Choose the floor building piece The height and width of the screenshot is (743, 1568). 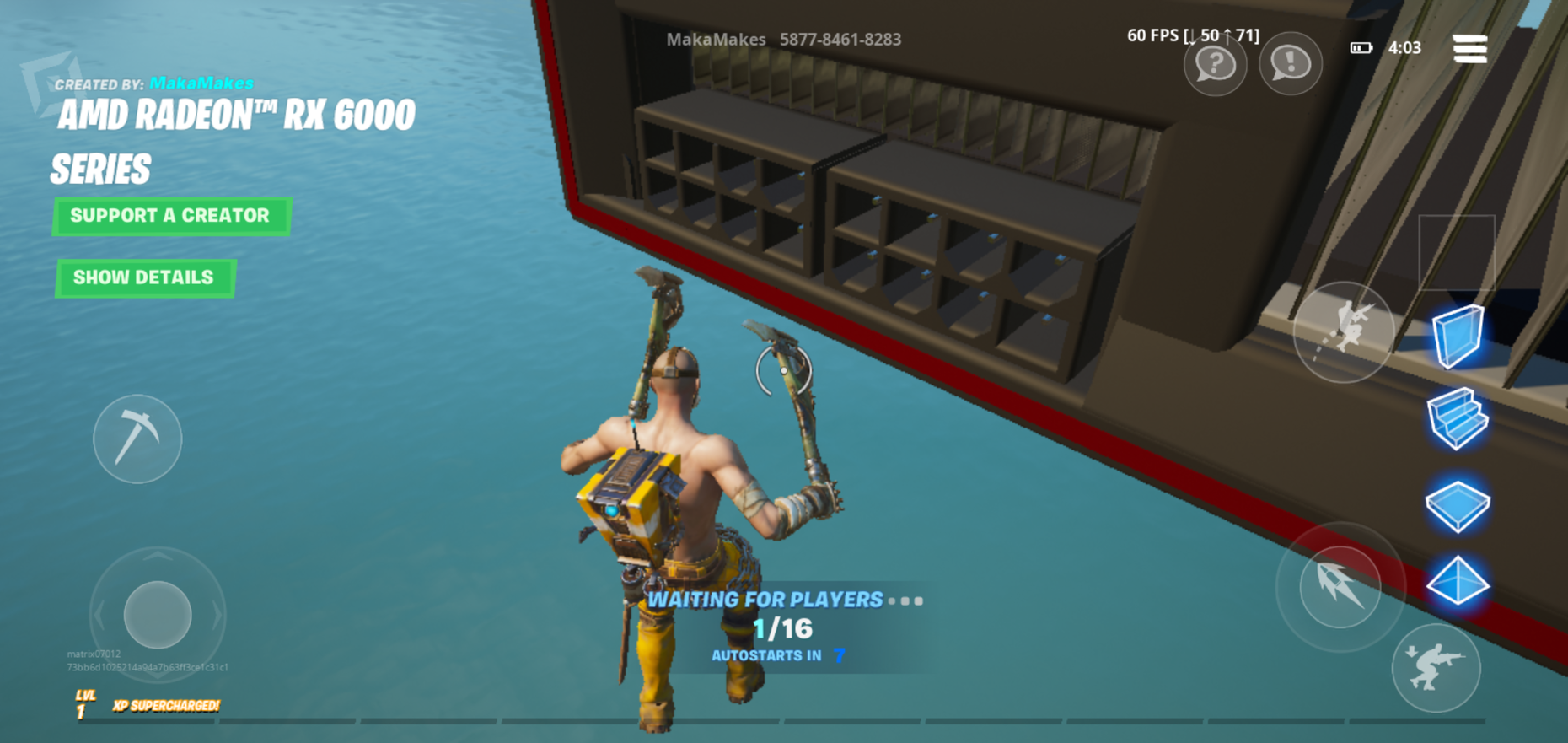[1458, 504]
